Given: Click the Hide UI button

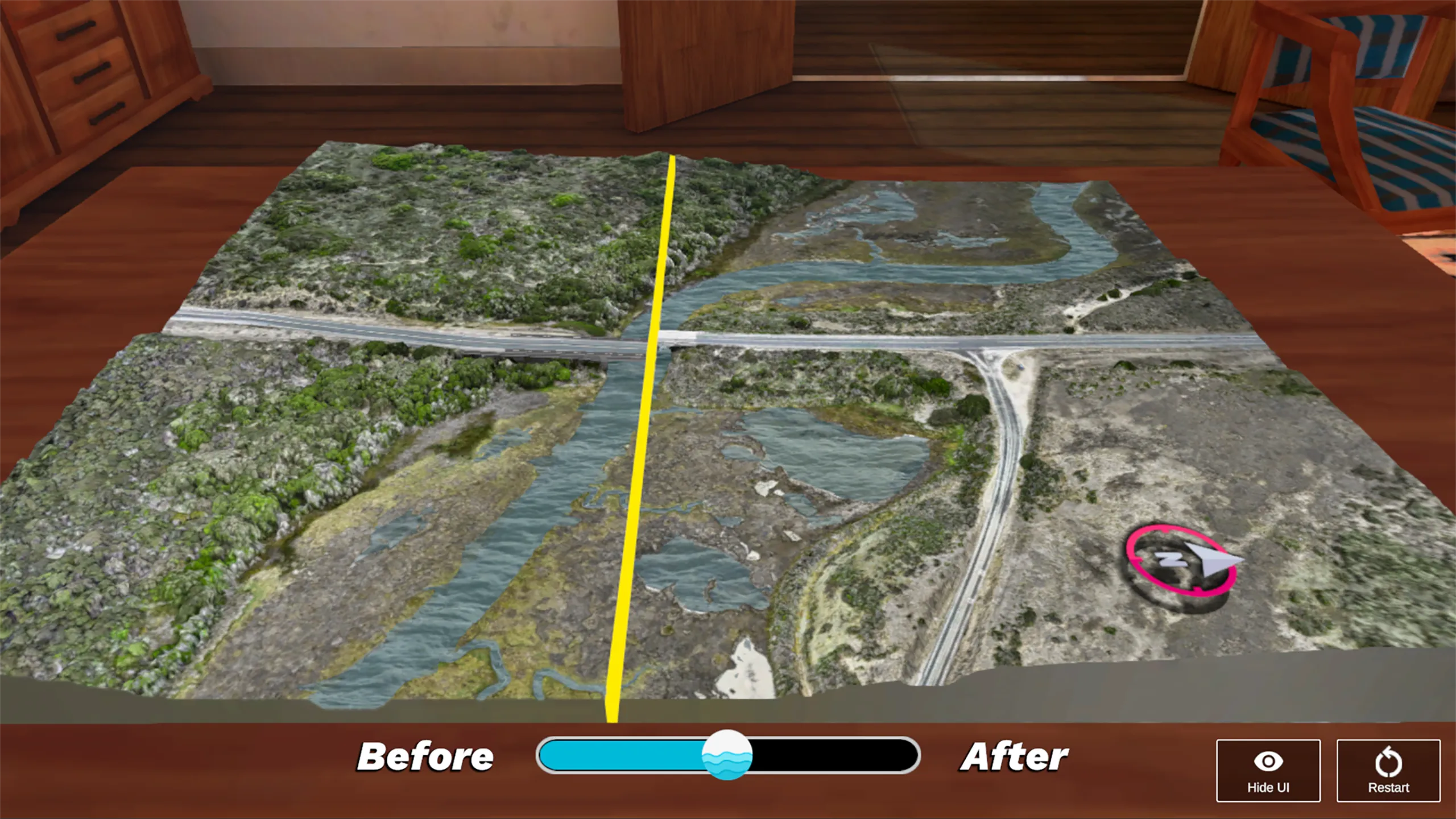Looking at the screenshot, I should tap(1268, 770).
